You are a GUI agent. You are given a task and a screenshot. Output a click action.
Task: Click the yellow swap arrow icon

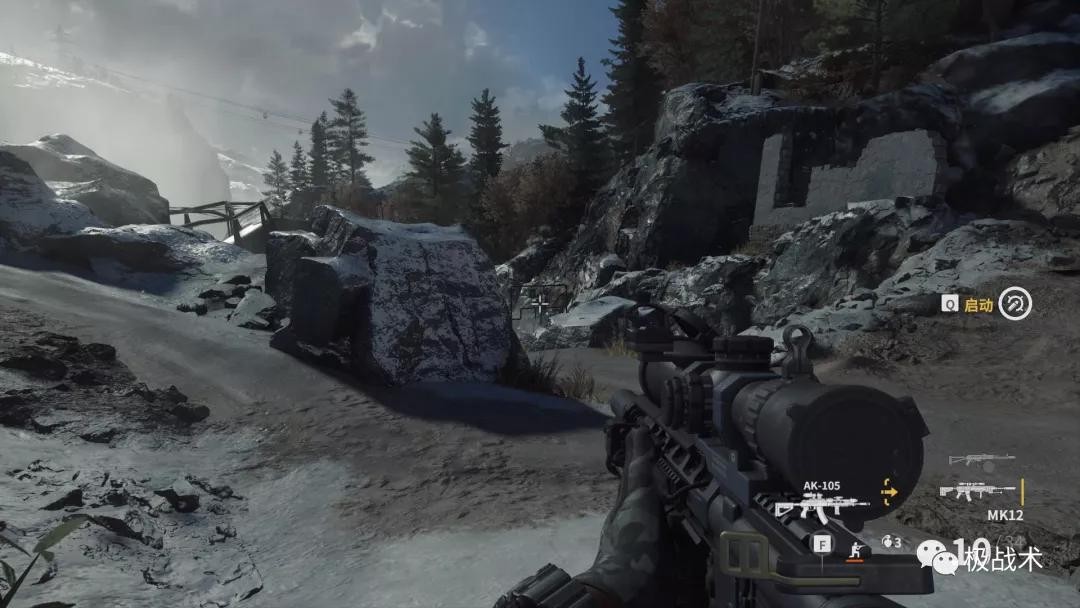click(x=889, y=491)
